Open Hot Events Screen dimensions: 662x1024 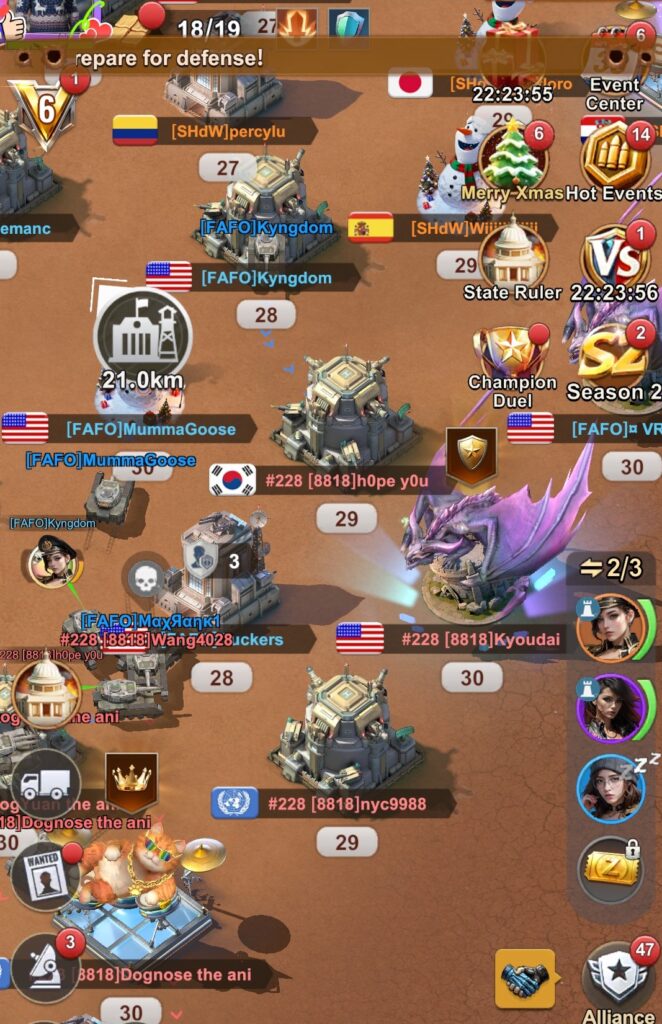tap(615, 157)
